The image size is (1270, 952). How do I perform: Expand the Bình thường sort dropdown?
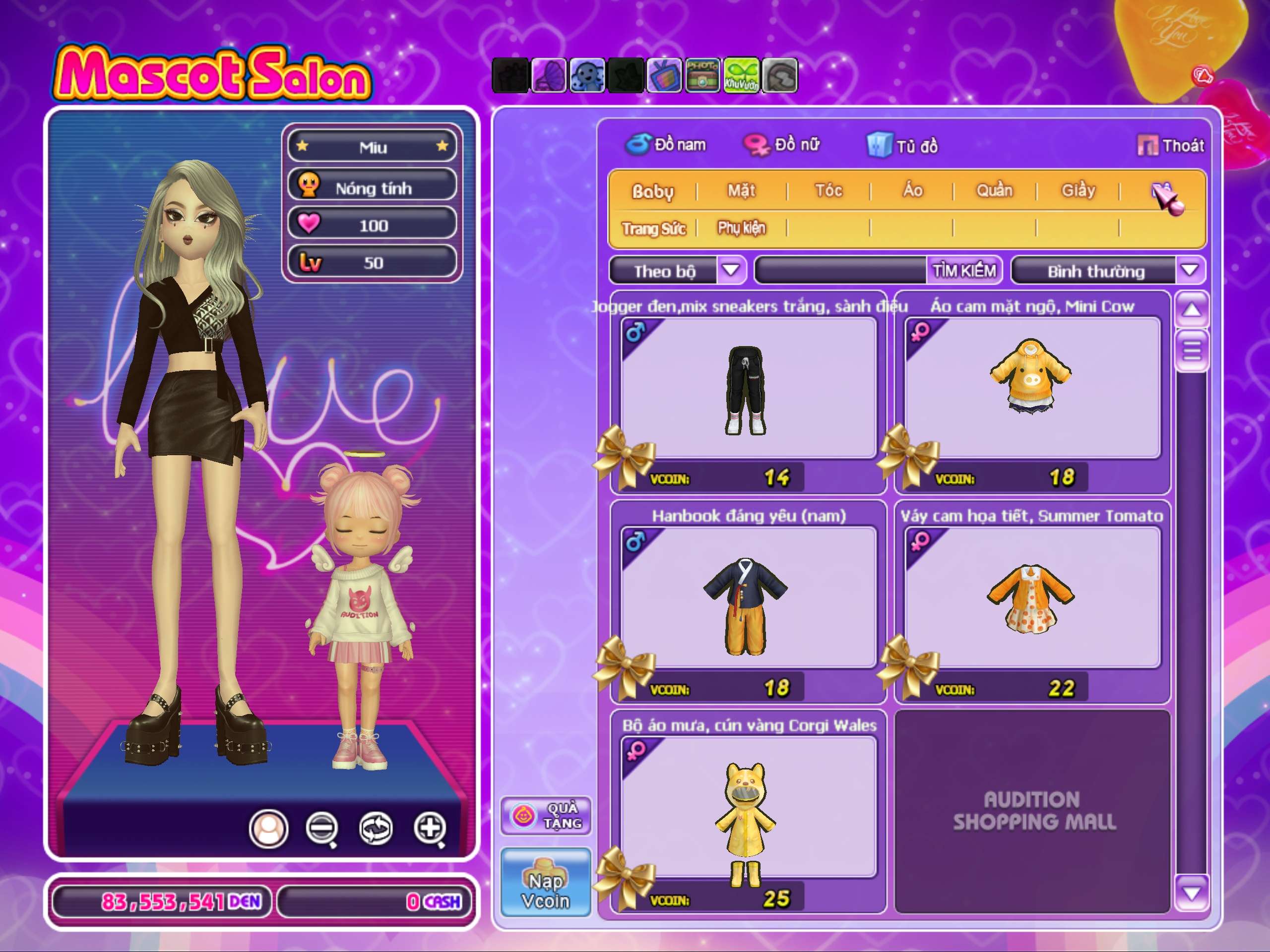point(1190,270)
